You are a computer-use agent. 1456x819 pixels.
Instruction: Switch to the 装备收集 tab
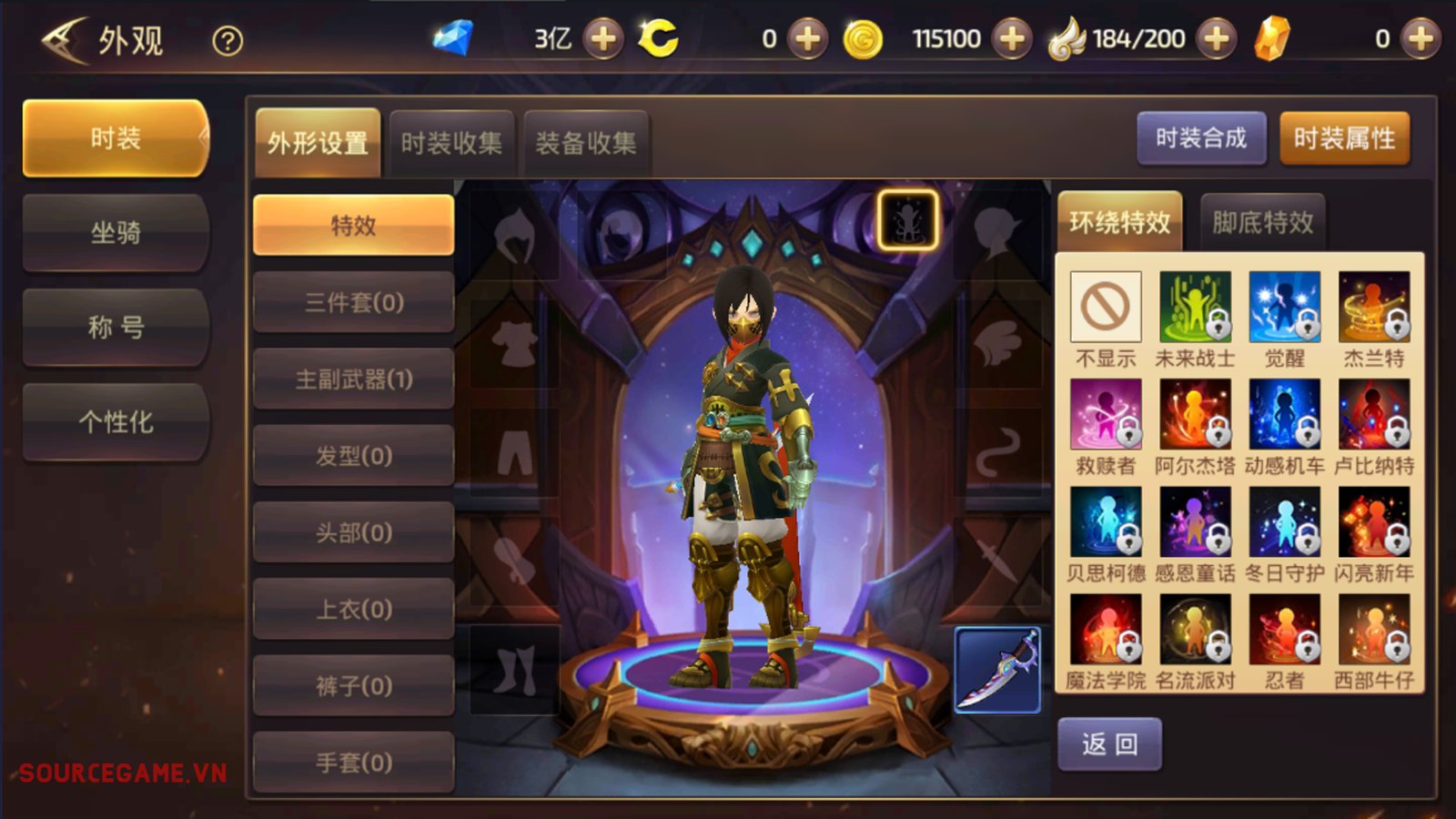point(586,143)
